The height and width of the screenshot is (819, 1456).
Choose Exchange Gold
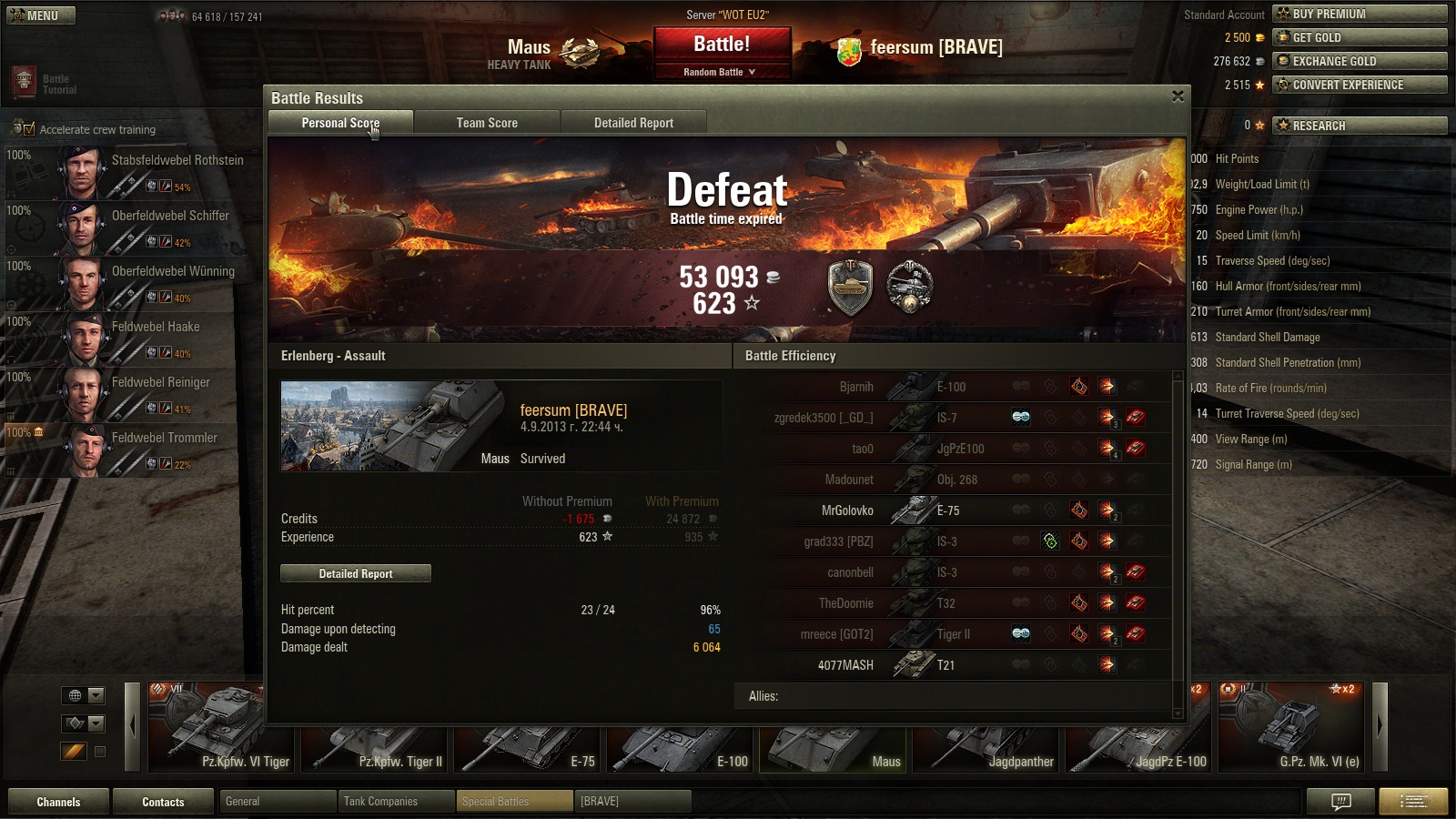[x=1359, y=61]
